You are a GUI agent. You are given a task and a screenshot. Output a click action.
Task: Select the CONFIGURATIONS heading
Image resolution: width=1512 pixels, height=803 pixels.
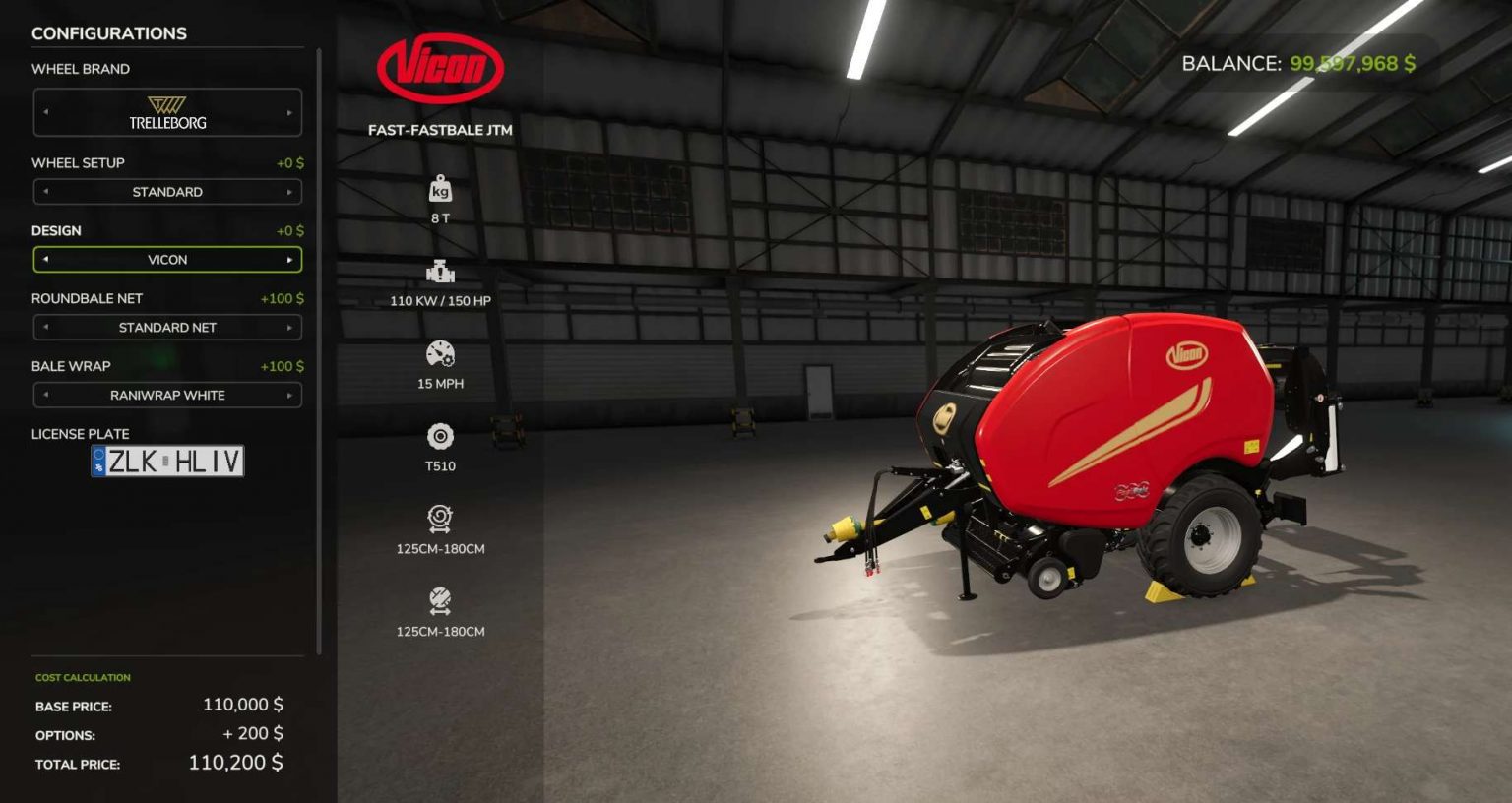point(109,33)
